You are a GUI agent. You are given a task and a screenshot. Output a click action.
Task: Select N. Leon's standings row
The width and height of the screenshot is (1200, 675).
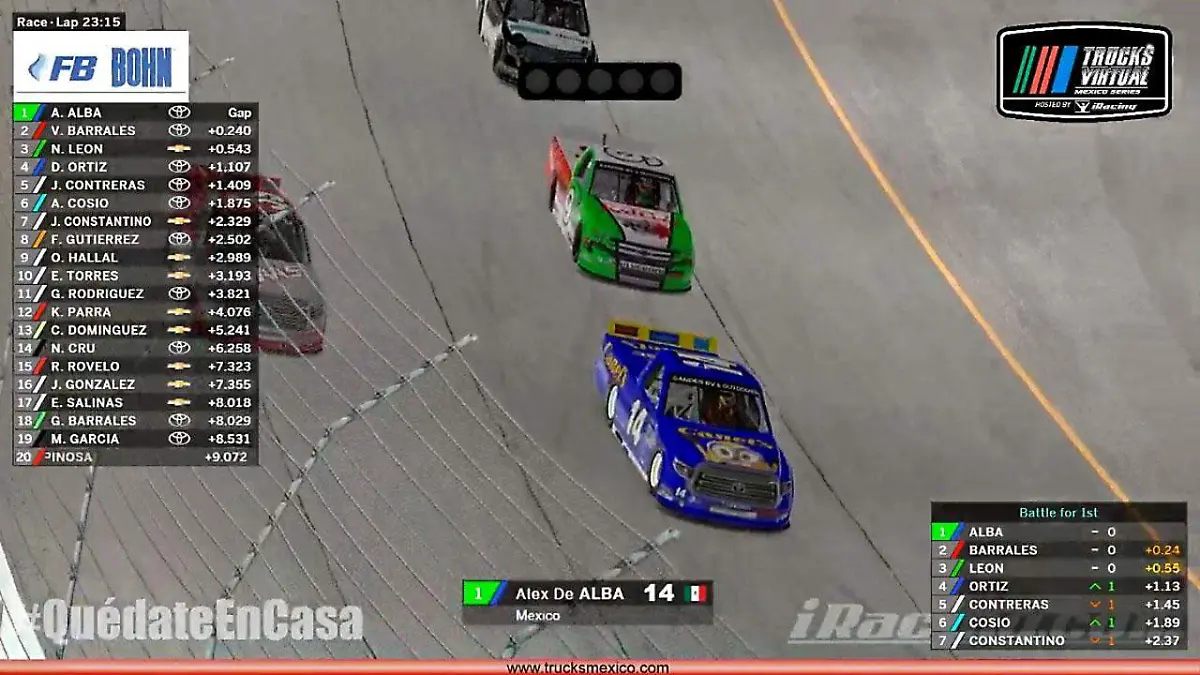click(x=135, y=149)
